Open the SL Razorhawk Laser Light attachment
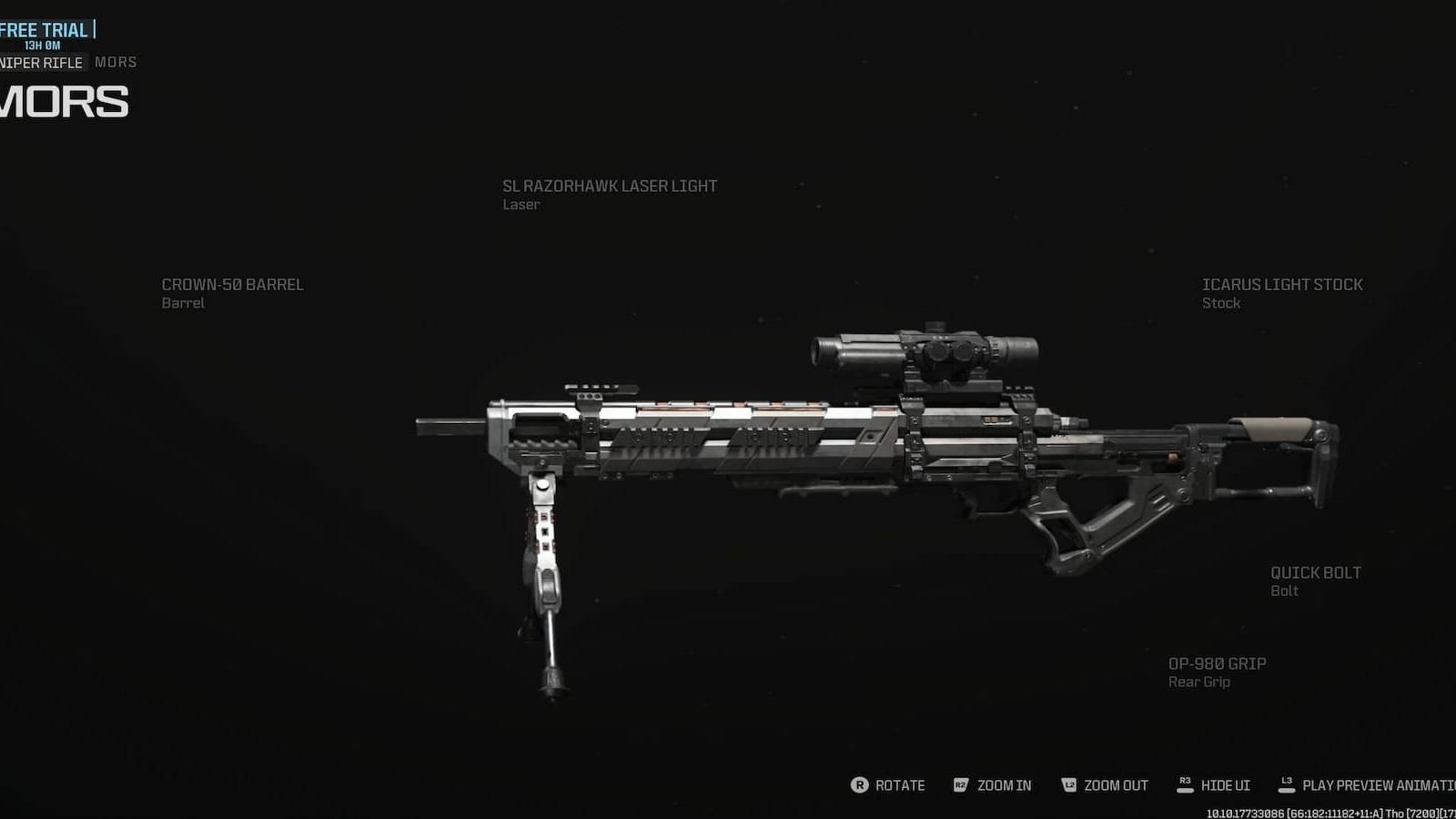Image resolution: width=1456 pixels, height=819 pixels. click(x=610, y=194)
